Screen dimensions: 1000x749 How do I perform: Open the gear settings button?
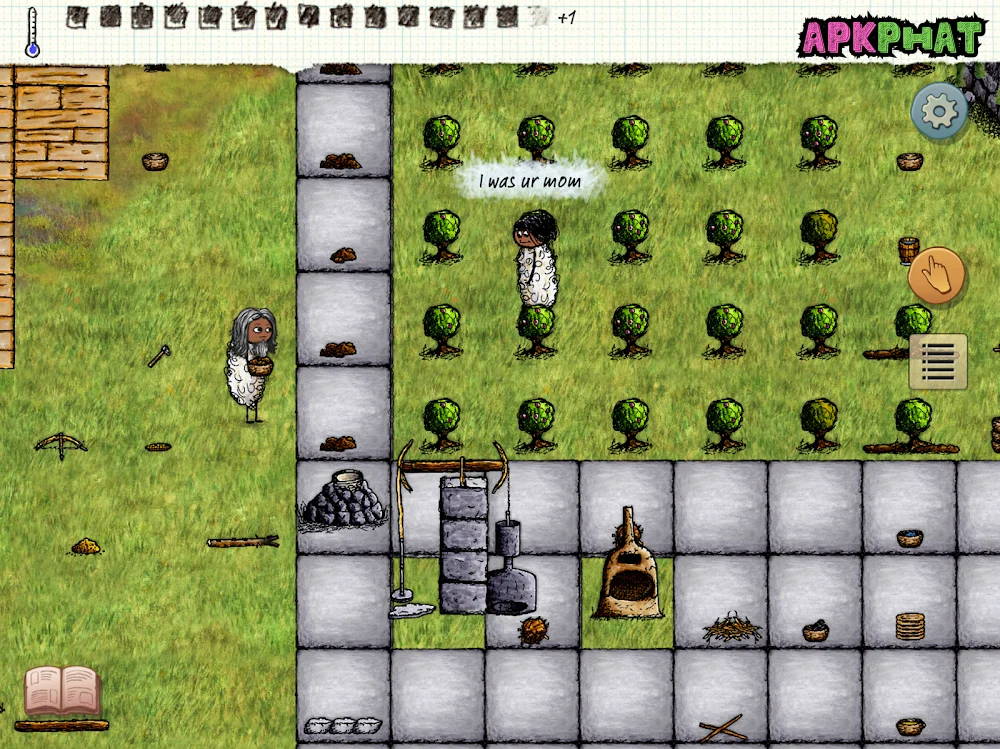pos(939,111)
